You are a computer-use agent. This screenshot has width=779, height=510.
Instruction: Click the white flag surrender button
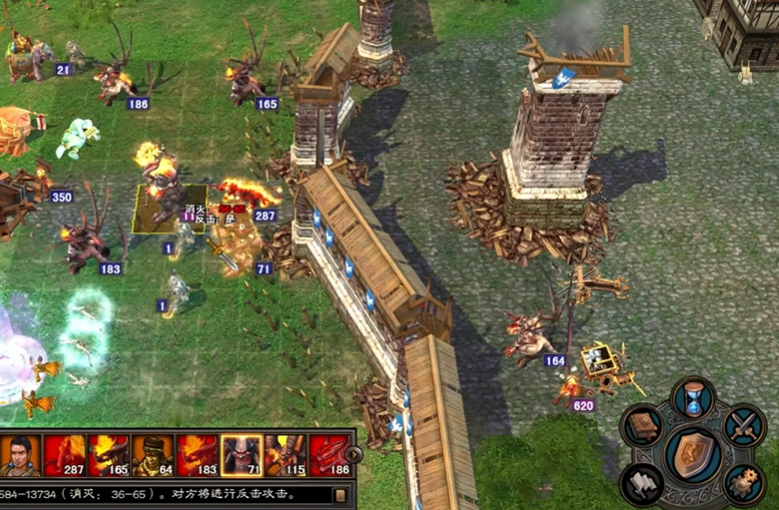point(644,484)
